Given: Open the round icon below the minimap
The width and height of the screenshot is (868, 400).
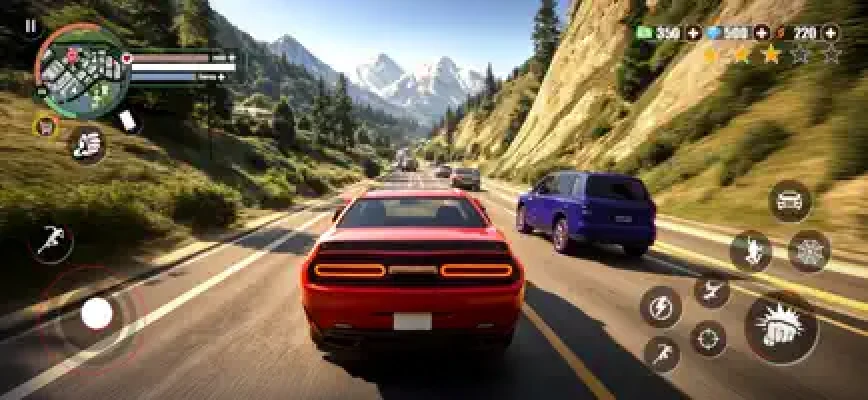Looking at the screenshot, I should [88, 146].
